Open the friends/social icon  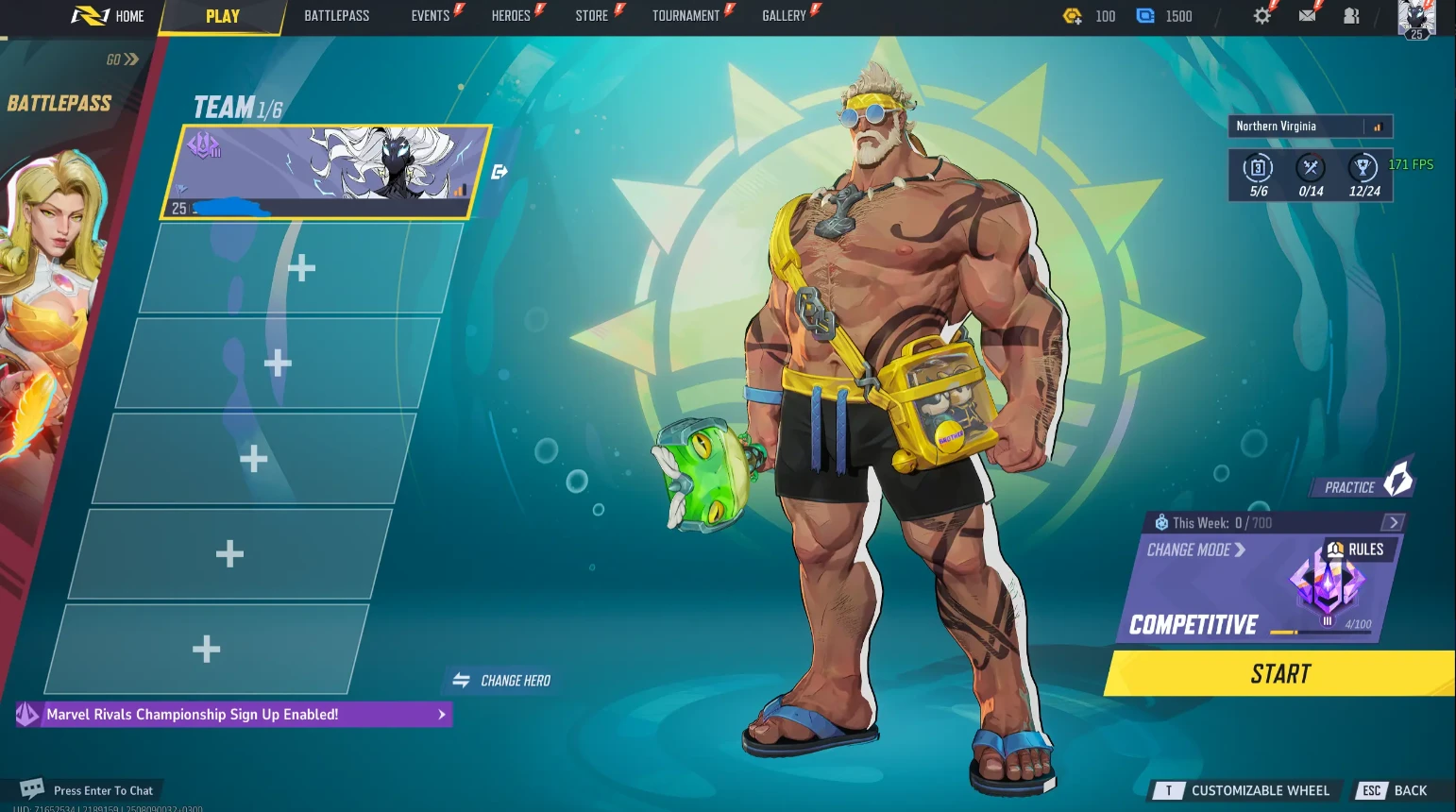(1350, 15)
